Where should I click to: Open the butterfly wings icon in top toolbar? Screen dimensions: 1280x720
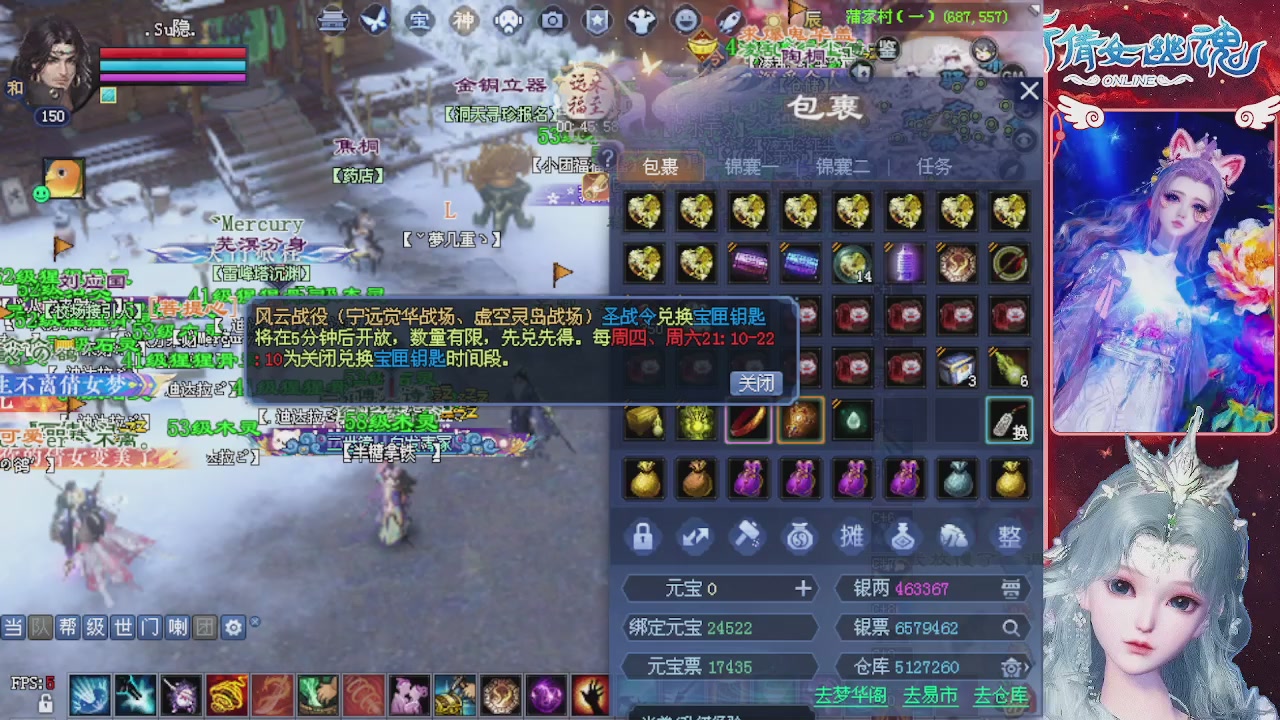point(374,21)
